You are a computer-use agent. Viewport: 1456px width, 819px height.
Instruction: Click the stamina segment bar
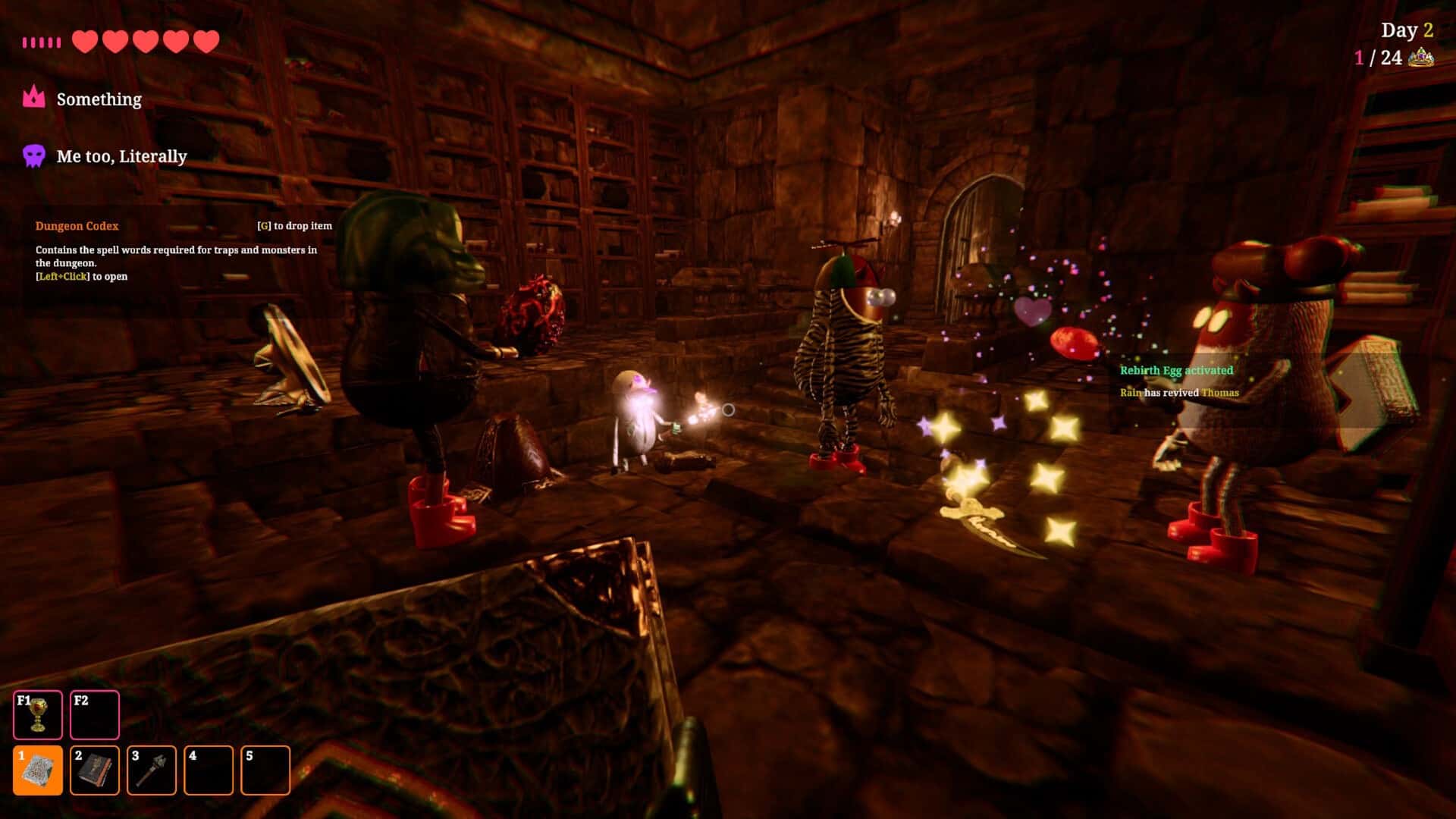pos(39,42)
